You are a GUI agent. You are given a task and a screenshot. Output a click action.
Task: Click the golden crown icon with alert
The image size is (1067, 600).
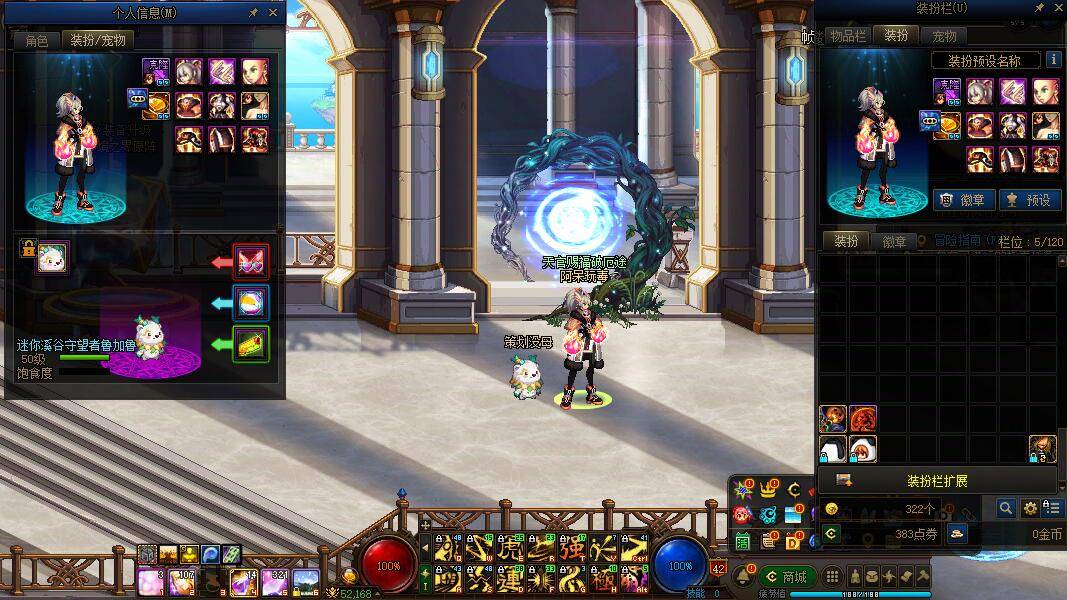(768, 490)
